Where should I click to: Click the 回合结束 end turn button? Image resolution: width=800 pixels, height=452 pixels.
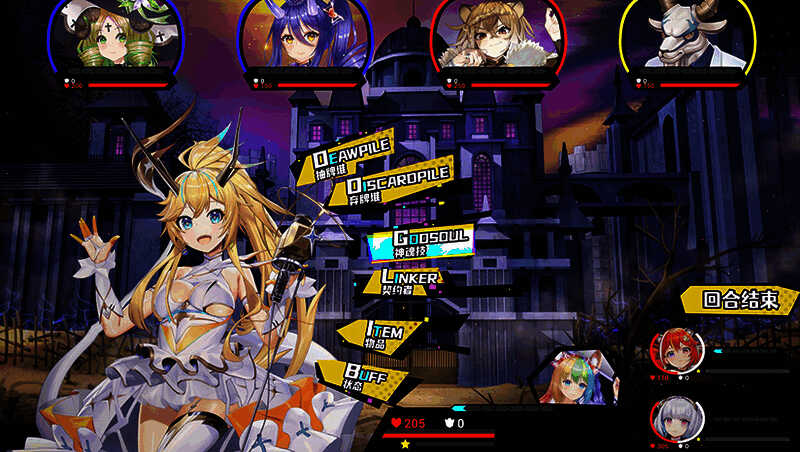point(740,298)
